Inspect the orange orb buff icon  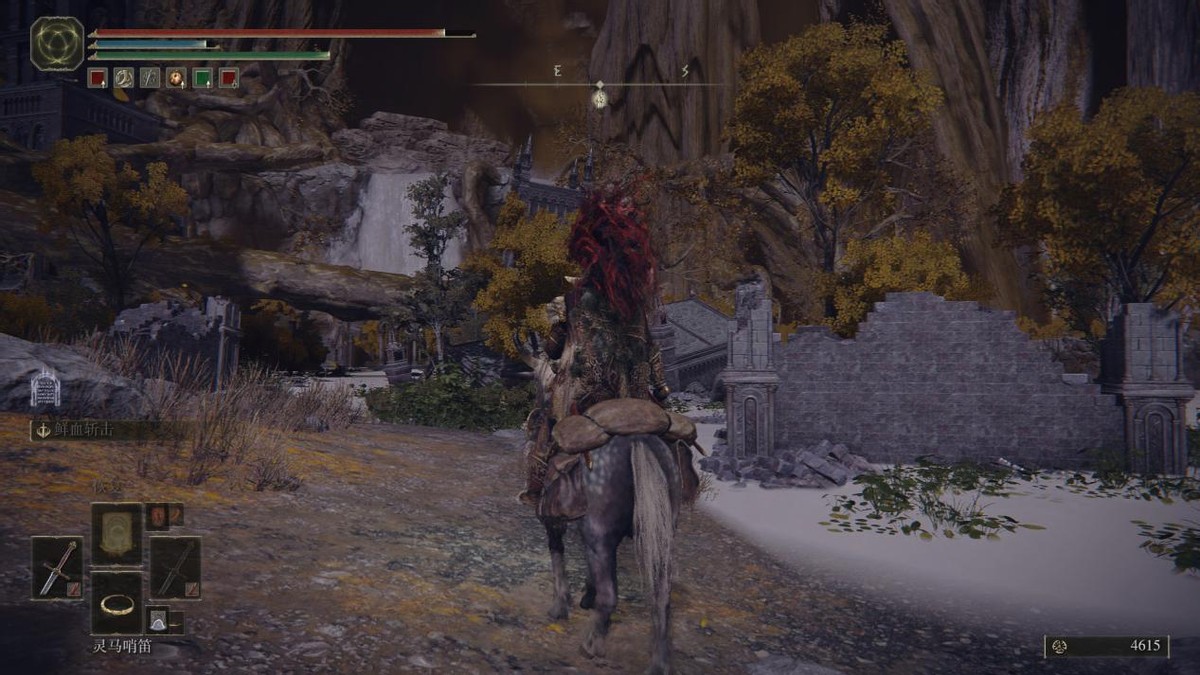tap(176, 77)
